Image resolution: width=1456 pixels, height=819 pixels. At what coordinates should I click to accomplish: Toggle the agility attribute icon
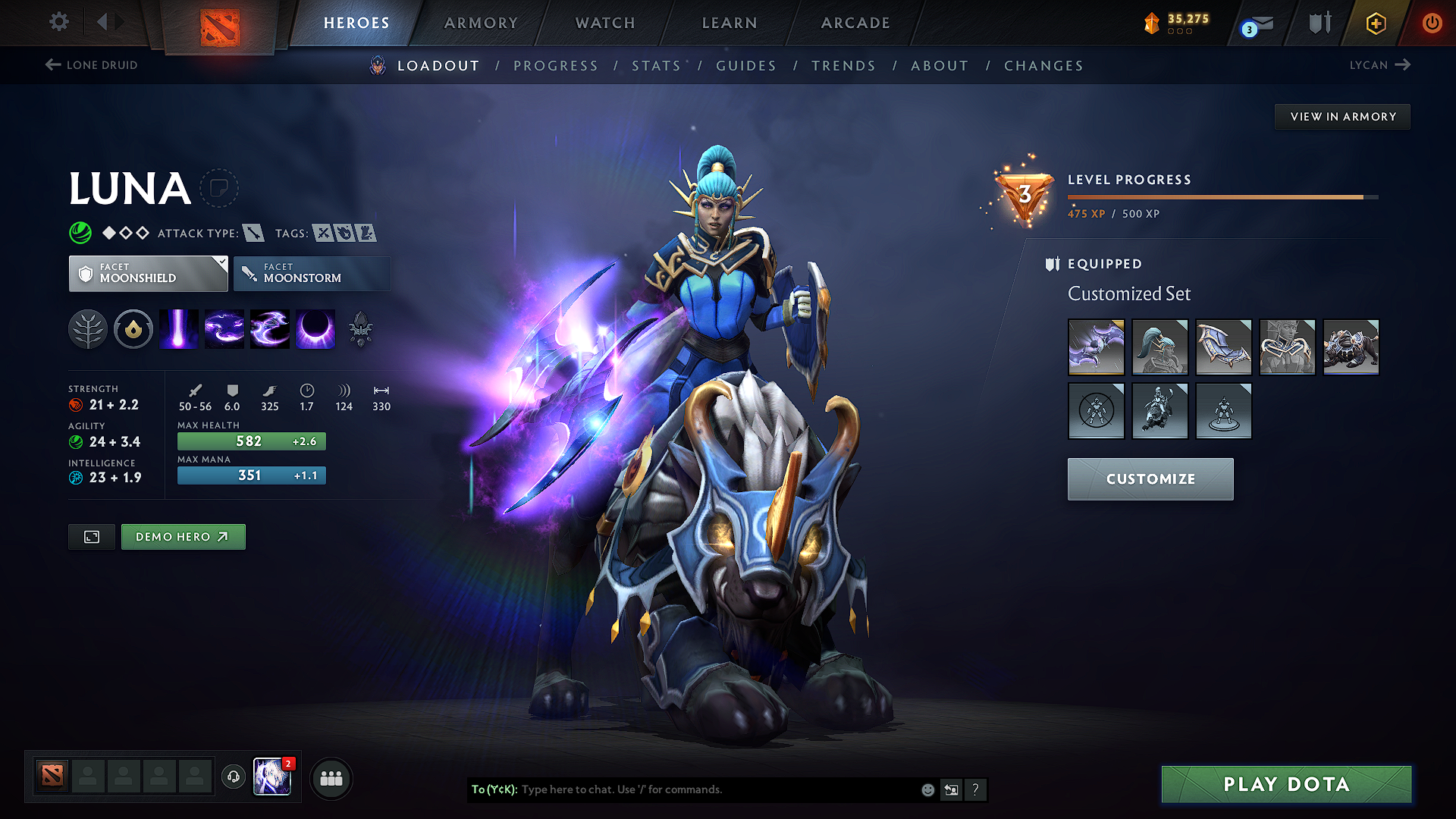tap(75, 442)
